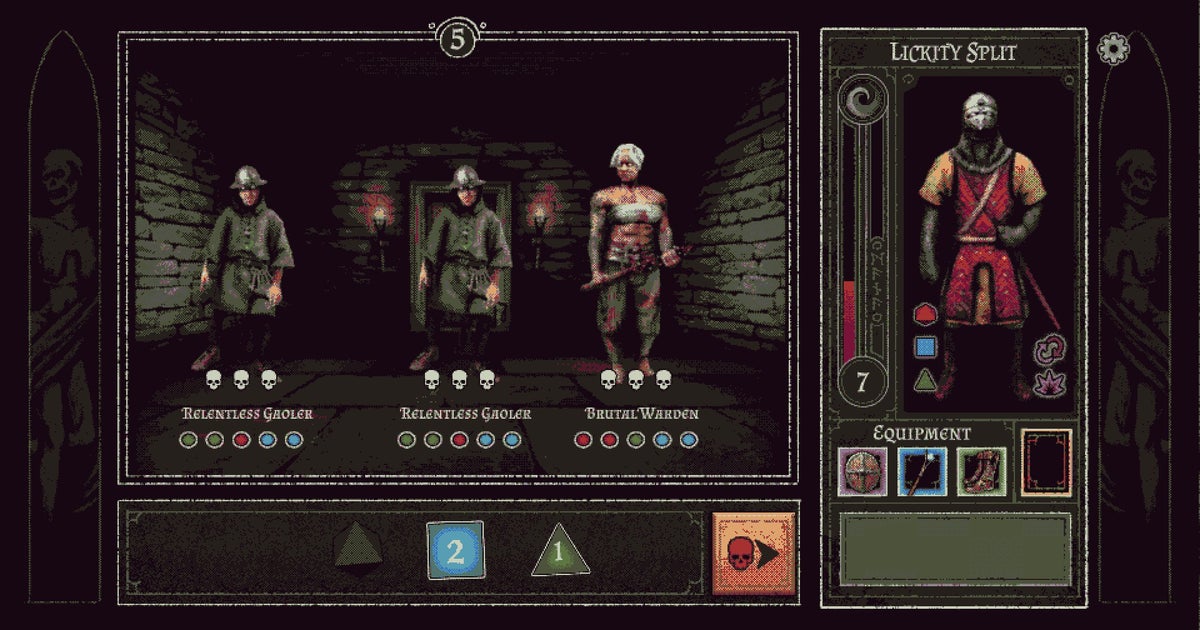Choose the staff equipment slot

click(x=920, y=470)
